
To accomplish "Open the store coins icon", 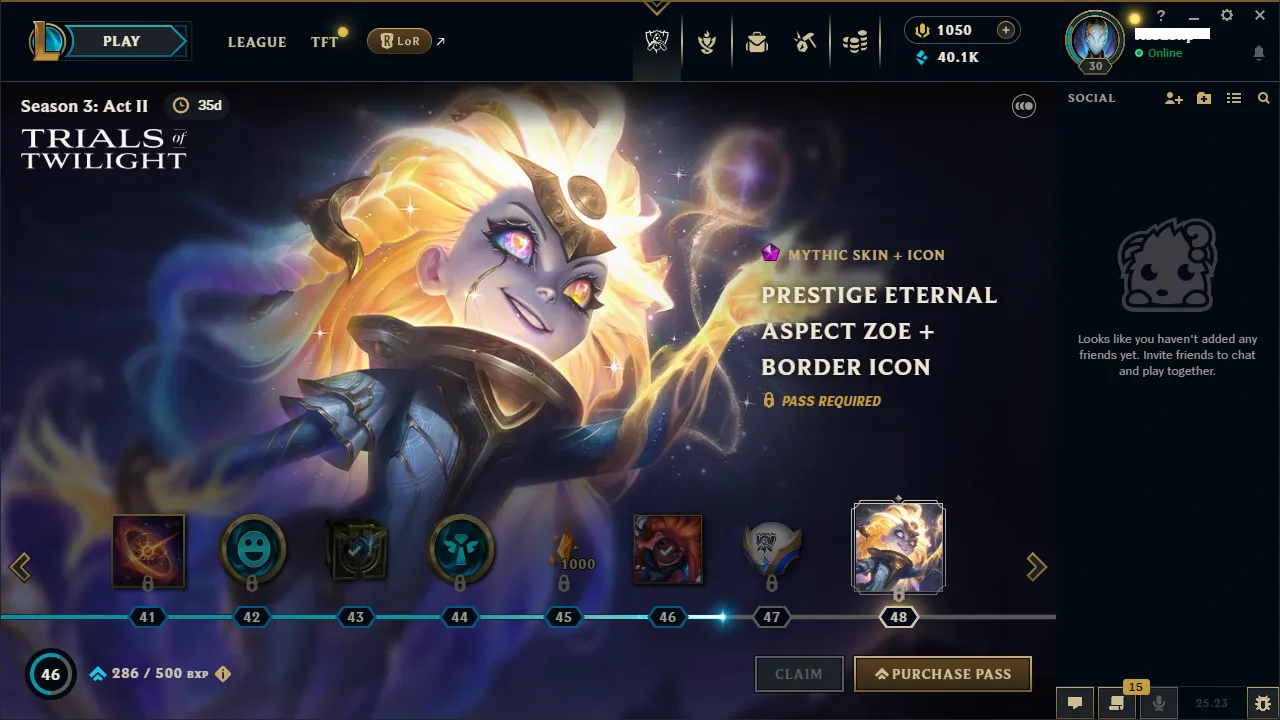I will tap(855, 41).
